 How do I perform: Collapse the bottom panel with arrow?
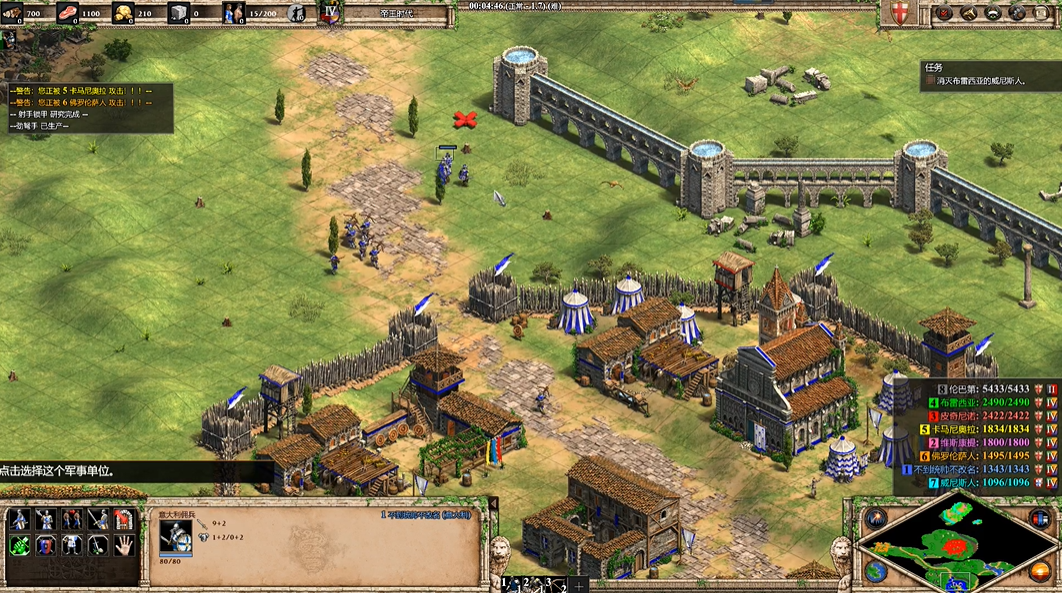pos(492,503)
